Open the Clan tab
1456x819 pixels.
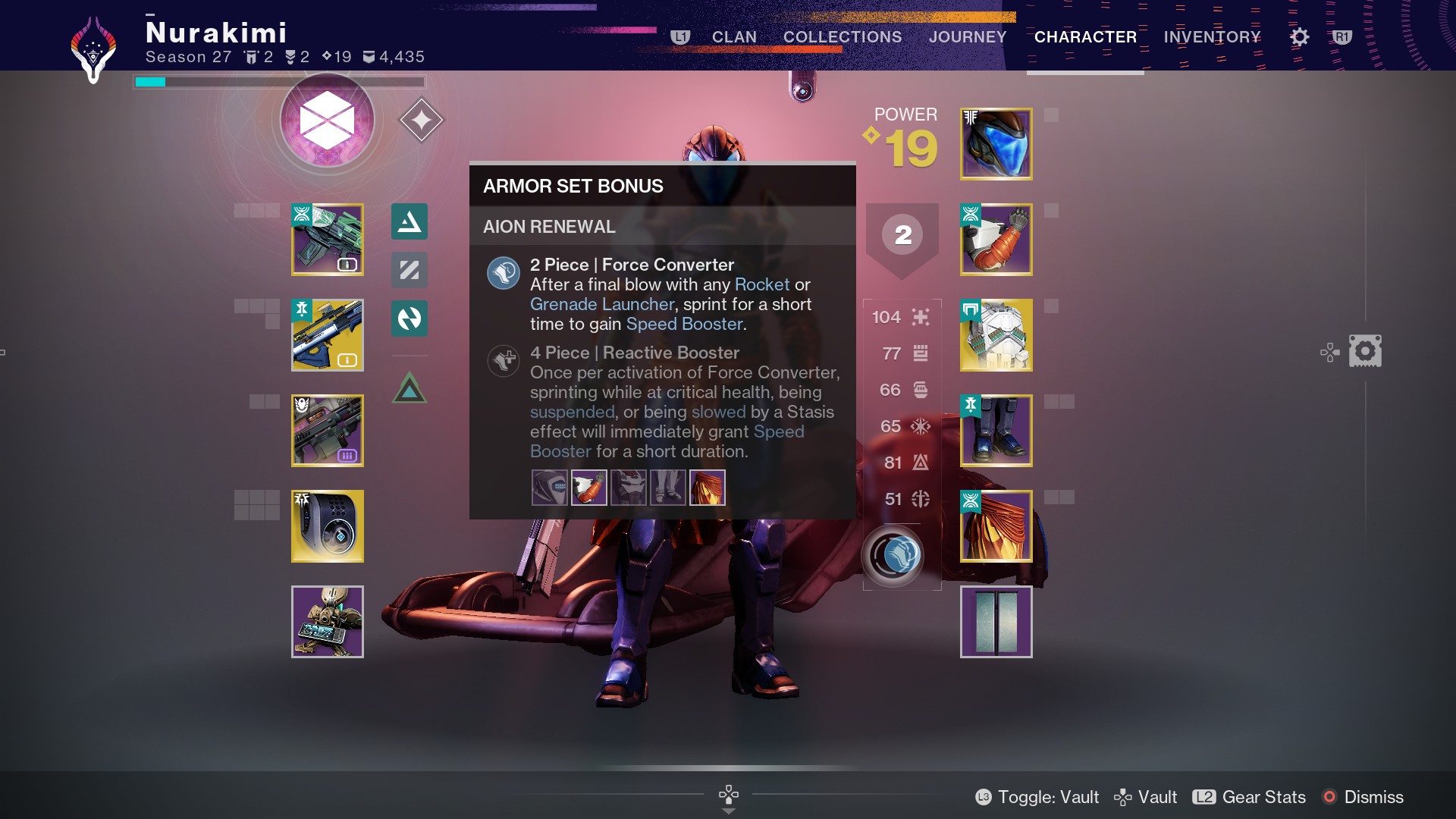(733, 36)
